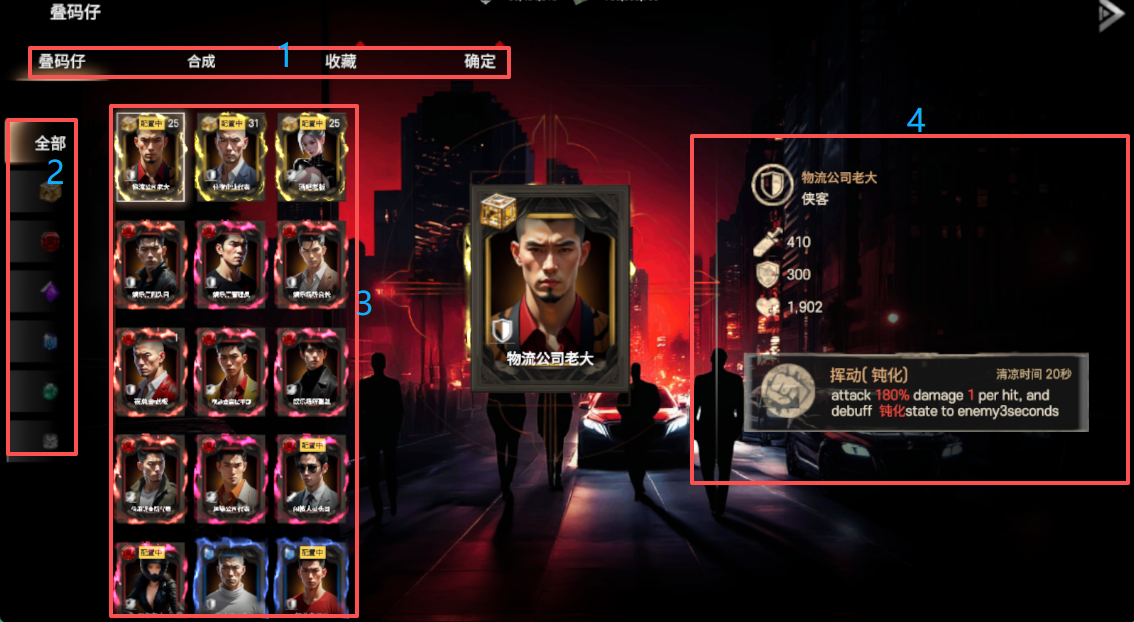
Task: Filter cards by gray gem rarity
Action: 50,440
